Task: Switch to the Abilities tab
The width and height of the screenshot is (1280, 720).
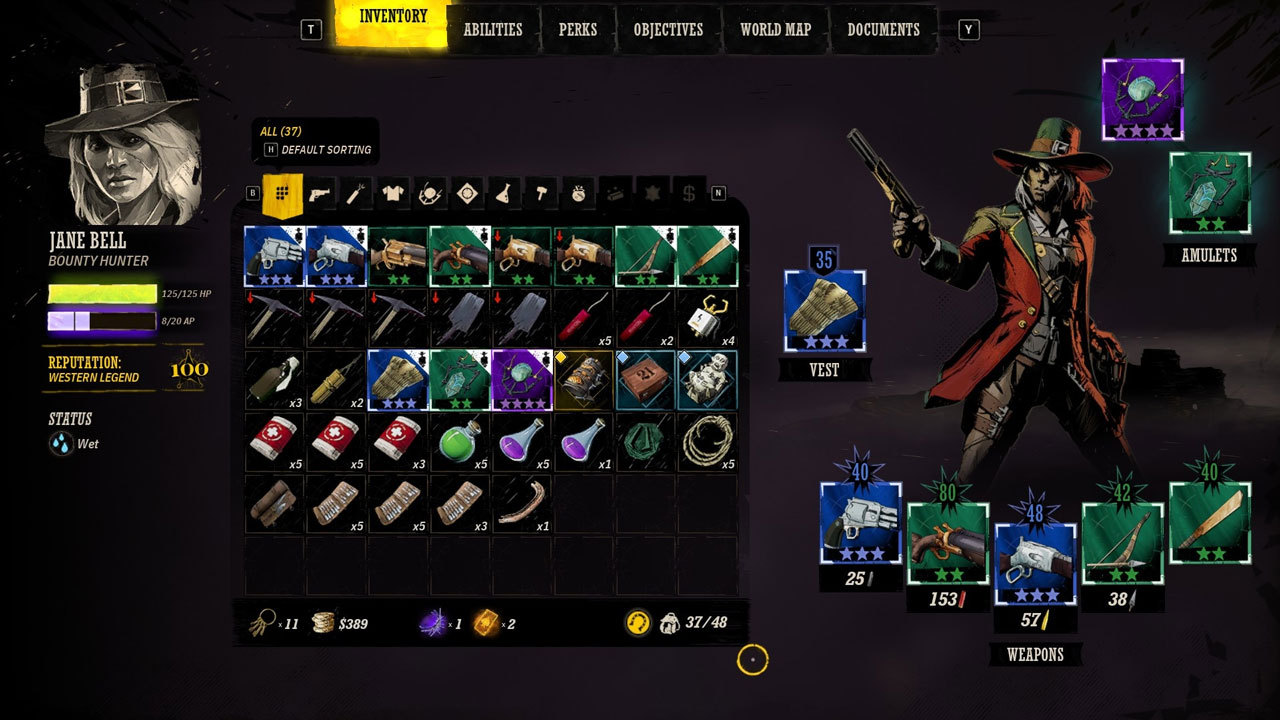Action: (x=493, y=30)
